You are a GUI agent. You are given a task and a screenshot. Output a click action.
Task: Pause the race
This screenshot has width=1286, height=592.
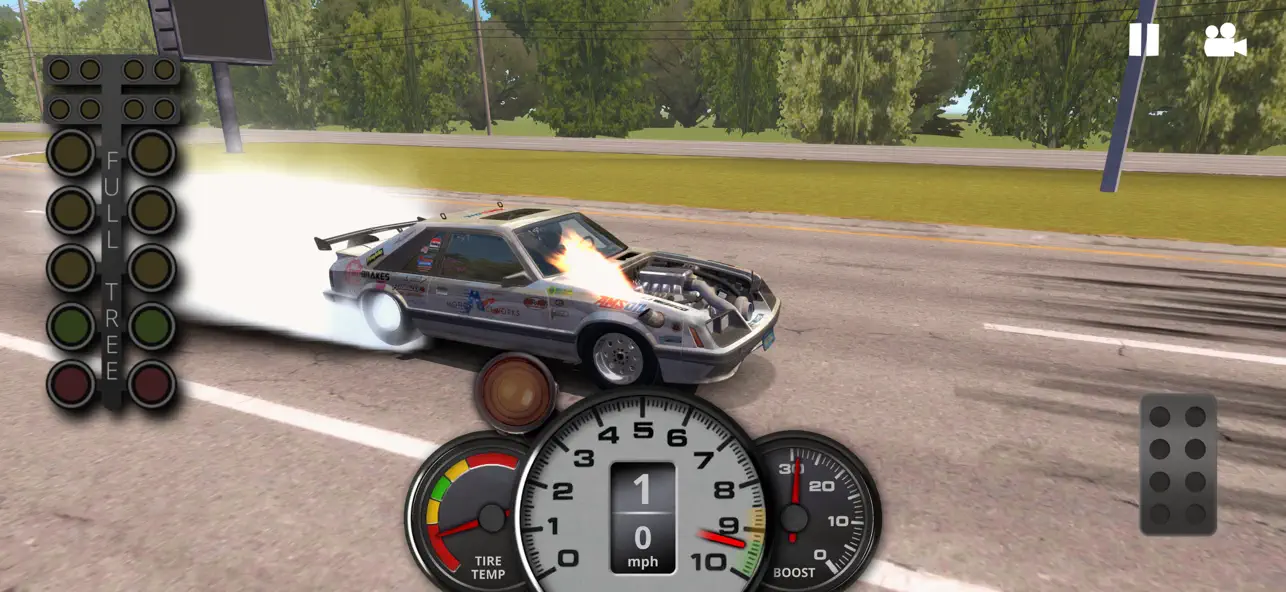click(1144, 40)
